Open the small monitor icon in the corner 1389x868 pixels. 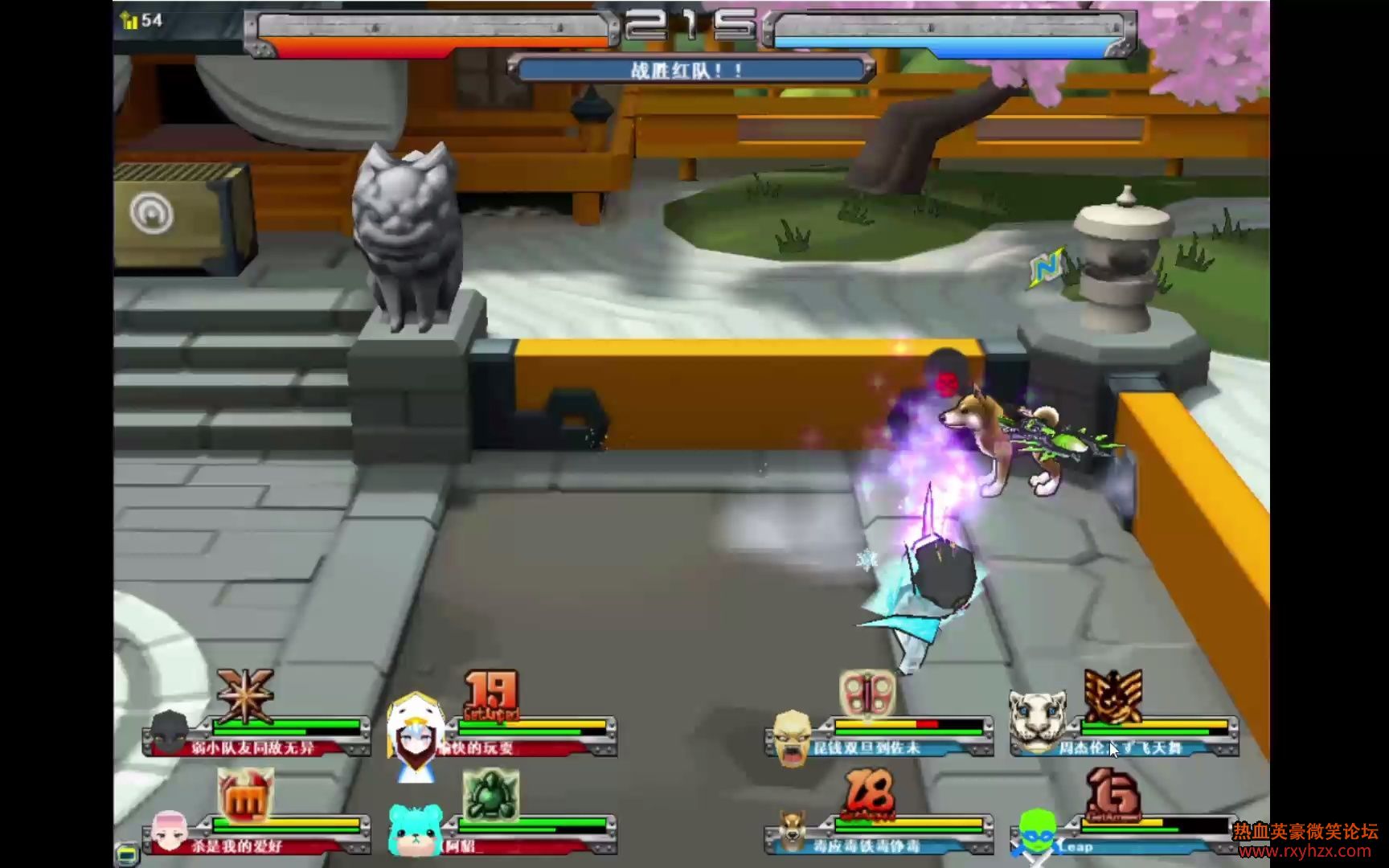pyautogui.click(x=128, y=852)
